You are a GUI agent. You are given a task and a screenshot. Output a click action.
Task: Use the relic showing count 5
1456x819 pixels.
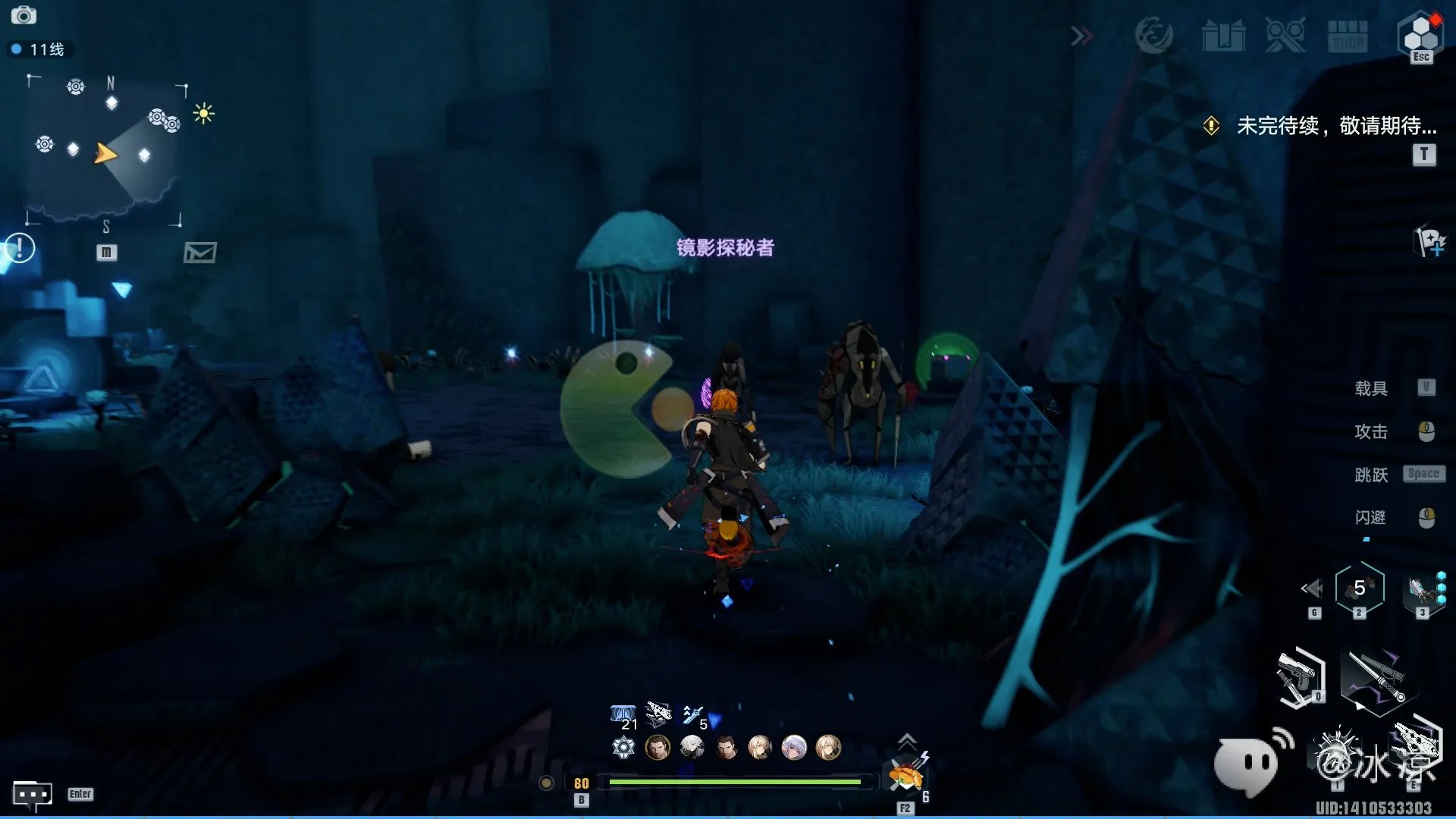pos(1359,588)
